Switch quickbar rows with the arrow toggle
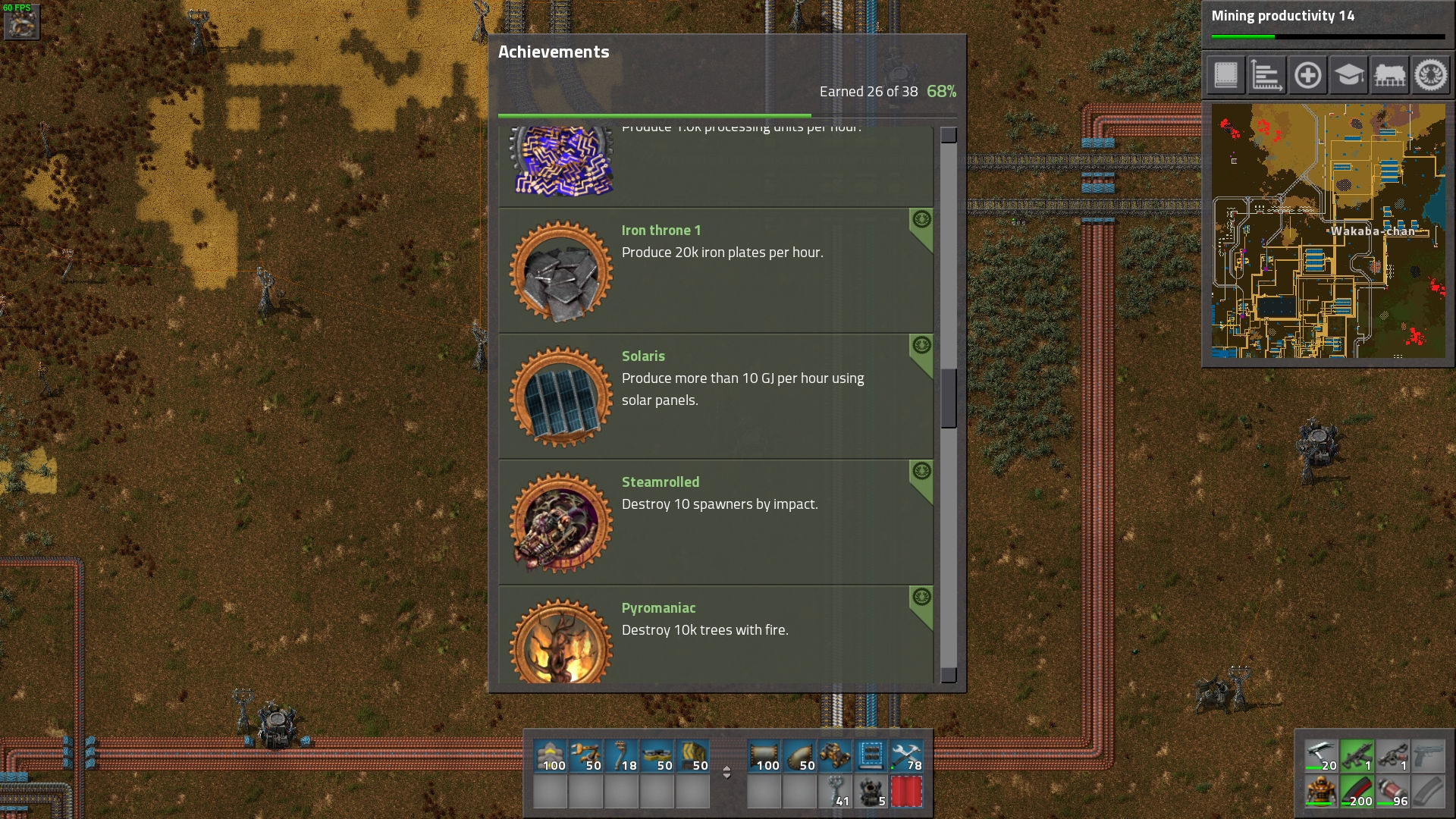 tap(726, 772)
